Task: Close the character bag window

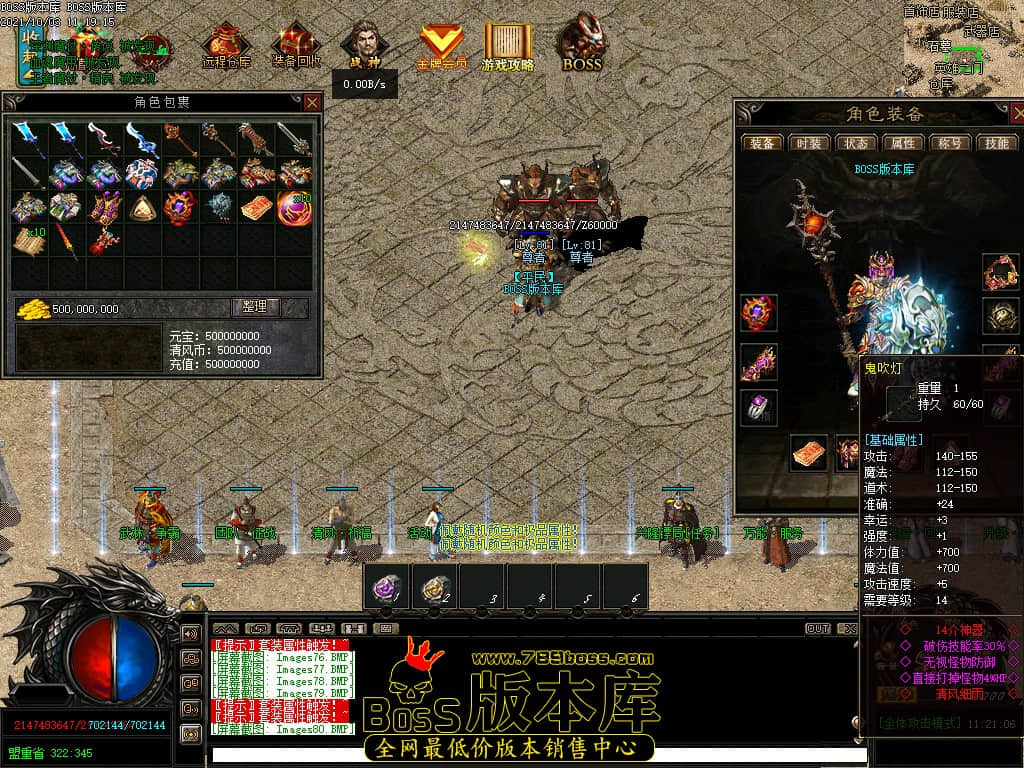Action: (x=312, y=102)
